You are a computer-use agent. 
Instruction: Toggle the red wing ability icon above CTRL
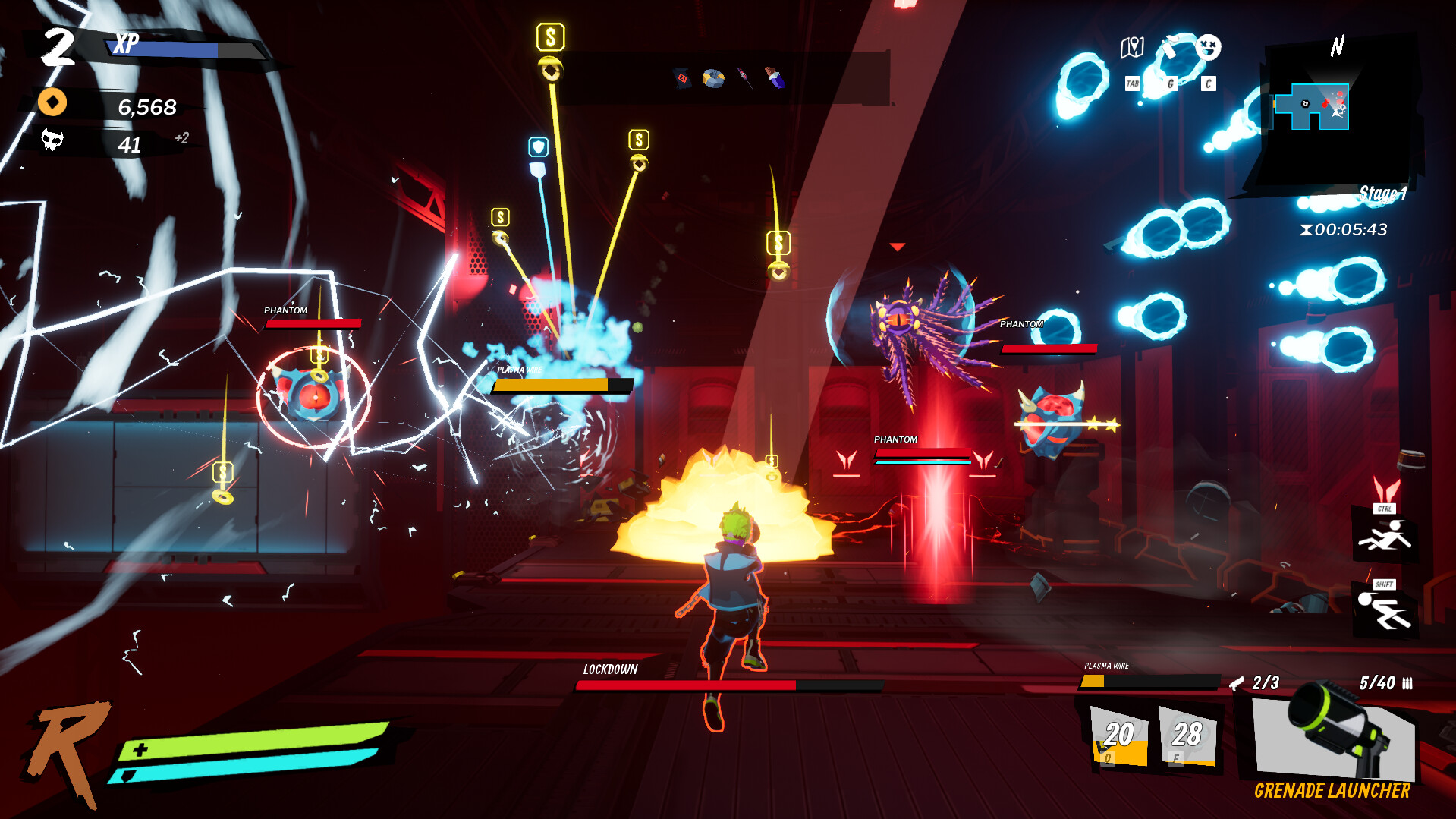coord(1387,488)
